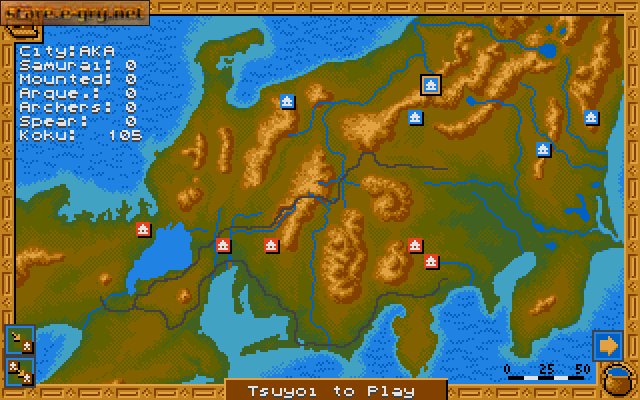The width and height of the screenshot is (640, 400).
Task: Select the highlighted blue AKA city marker
Action: [x=431, y=87]
